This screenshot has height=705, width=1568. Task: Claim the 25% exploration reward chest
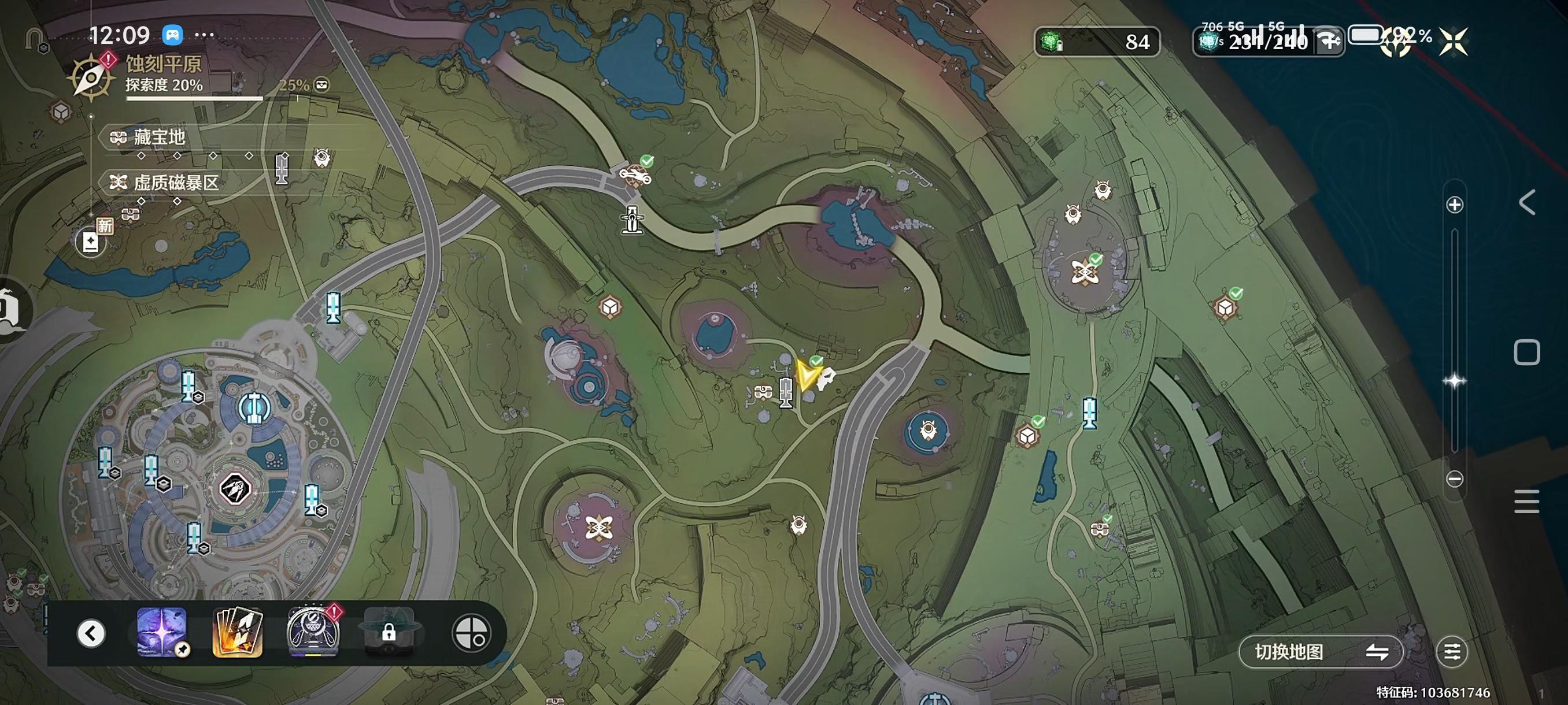coord(321,84)
